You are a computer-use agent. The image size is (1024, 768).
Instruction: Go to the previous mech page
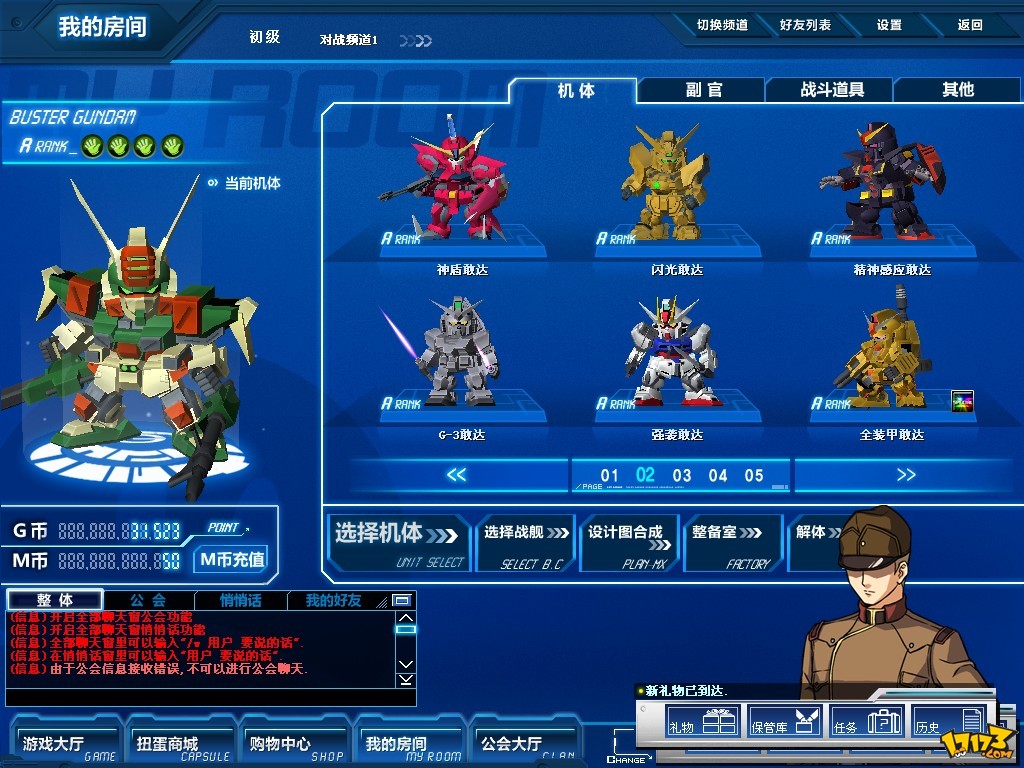pos(456,475)
